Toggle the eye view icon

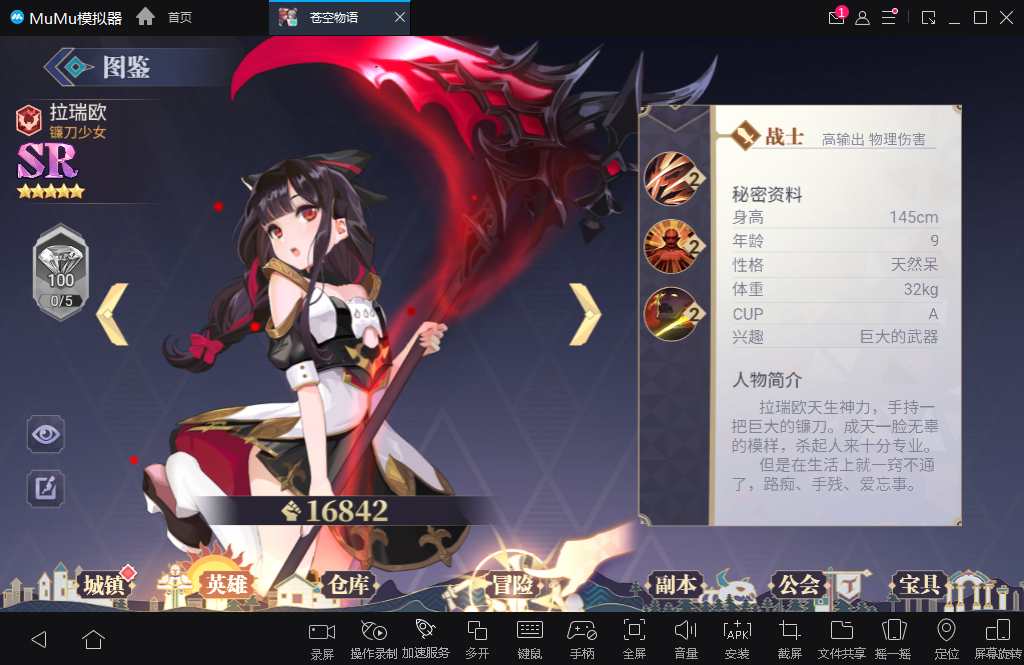[46, 434]
